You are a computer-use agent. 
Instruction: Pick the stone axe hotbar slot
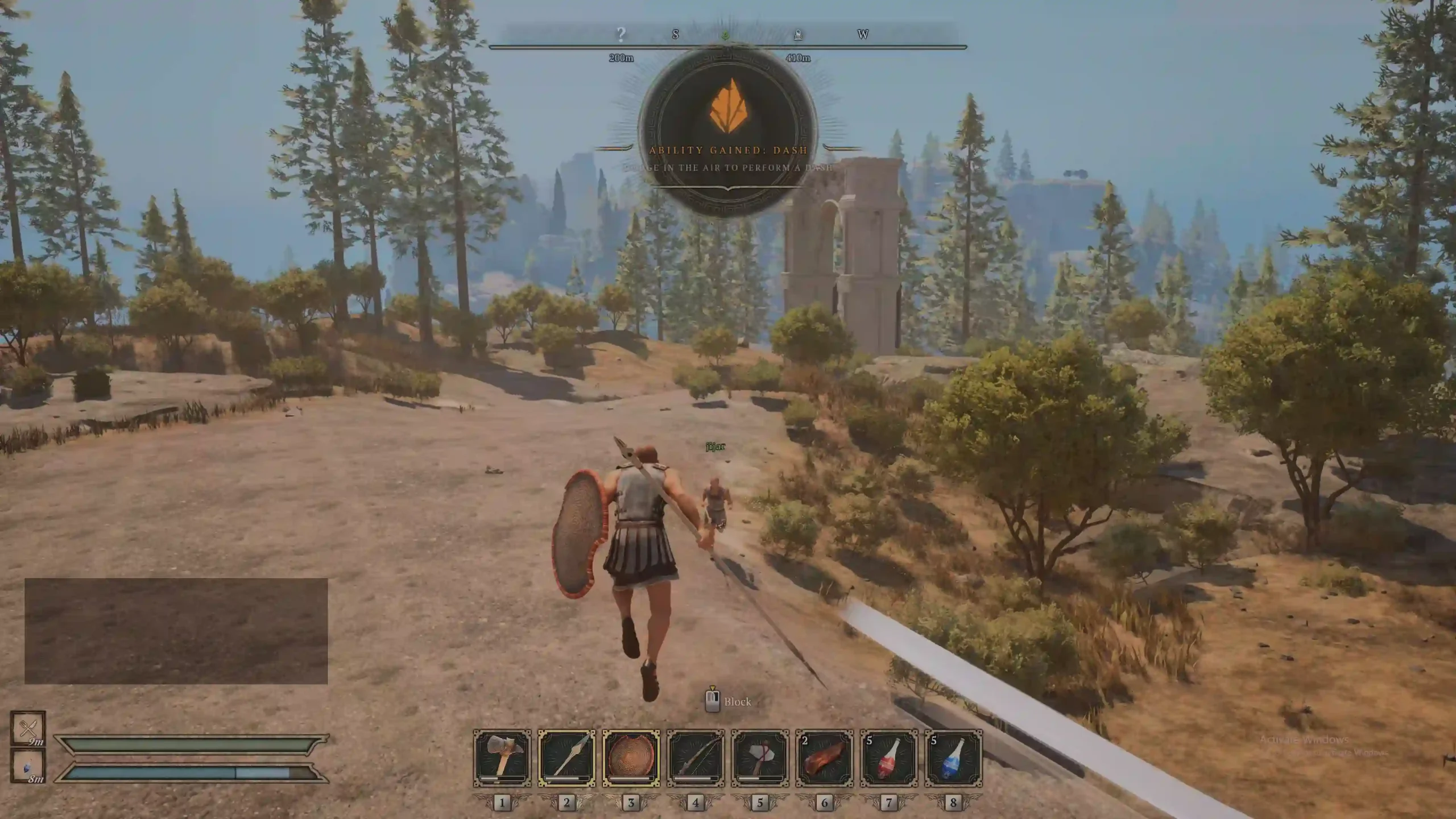click(760, 758)
